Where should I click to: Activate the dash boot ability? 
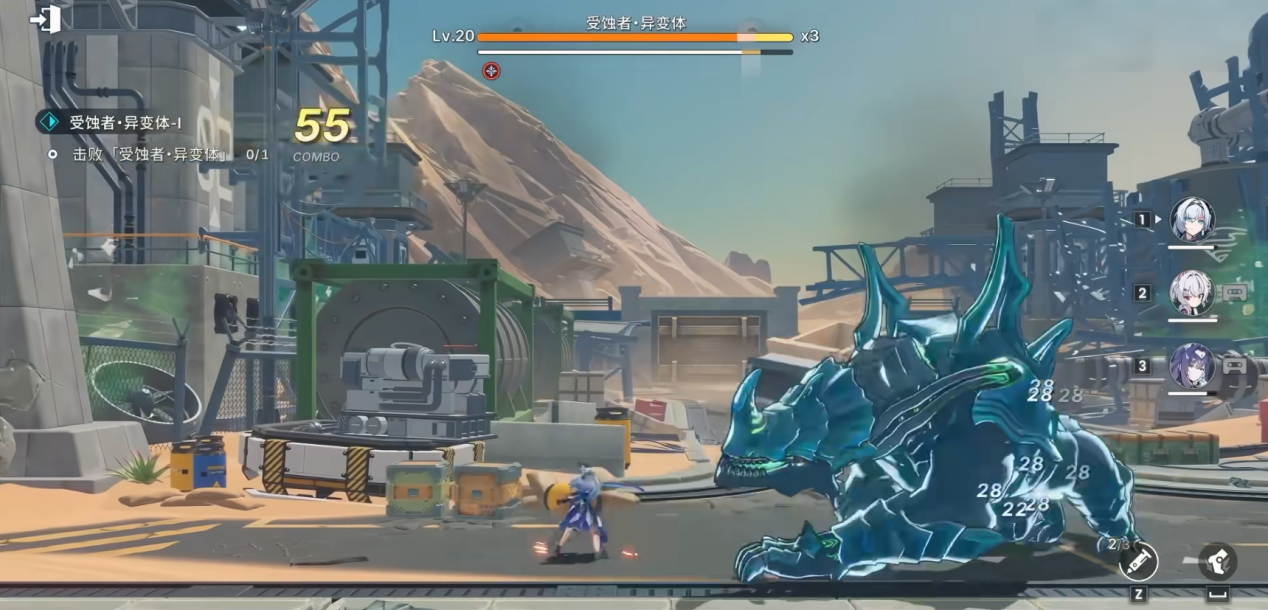[x=1217, y=561]
